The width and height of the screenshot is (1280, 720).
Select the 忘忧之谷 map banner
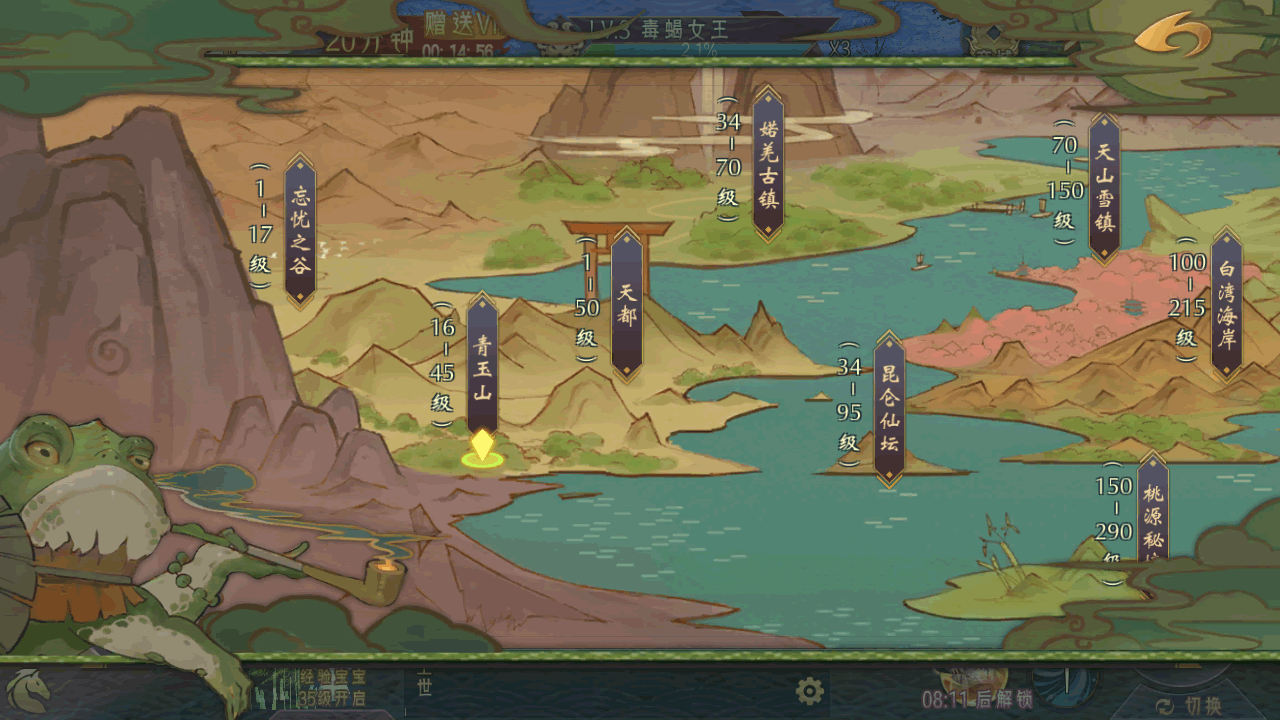(x=300, y=230)
